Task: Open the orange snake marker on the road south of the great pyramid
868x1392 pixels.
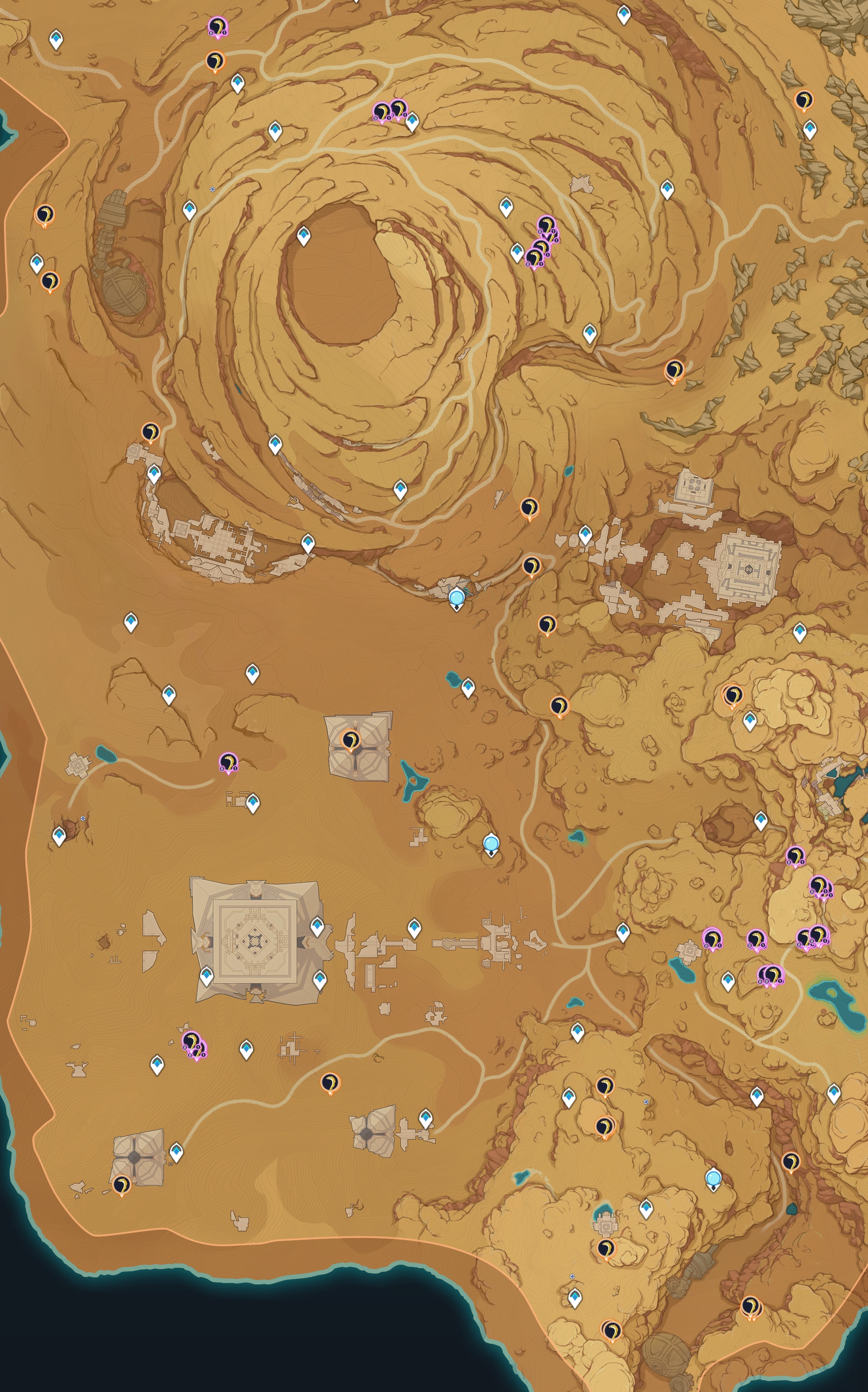Action: pos(329,1082)
